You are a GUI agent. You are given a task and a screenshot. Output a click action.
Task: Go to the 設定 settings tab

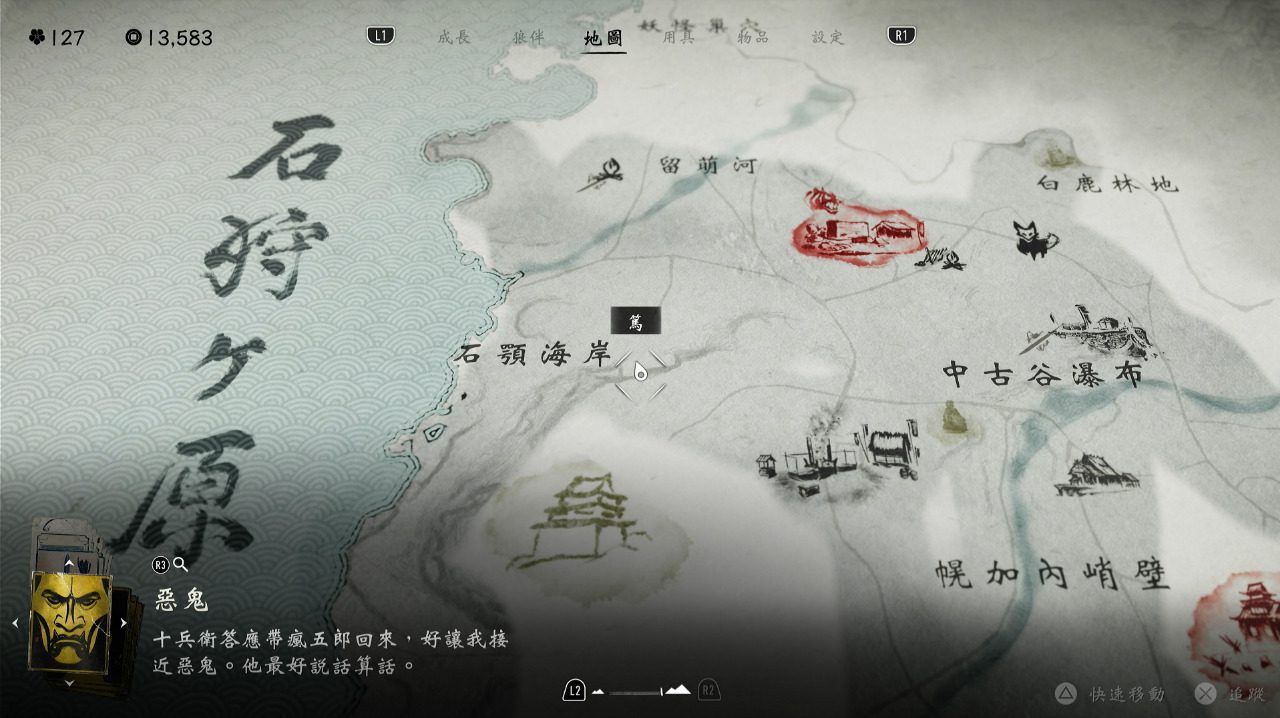click(827, 38)
